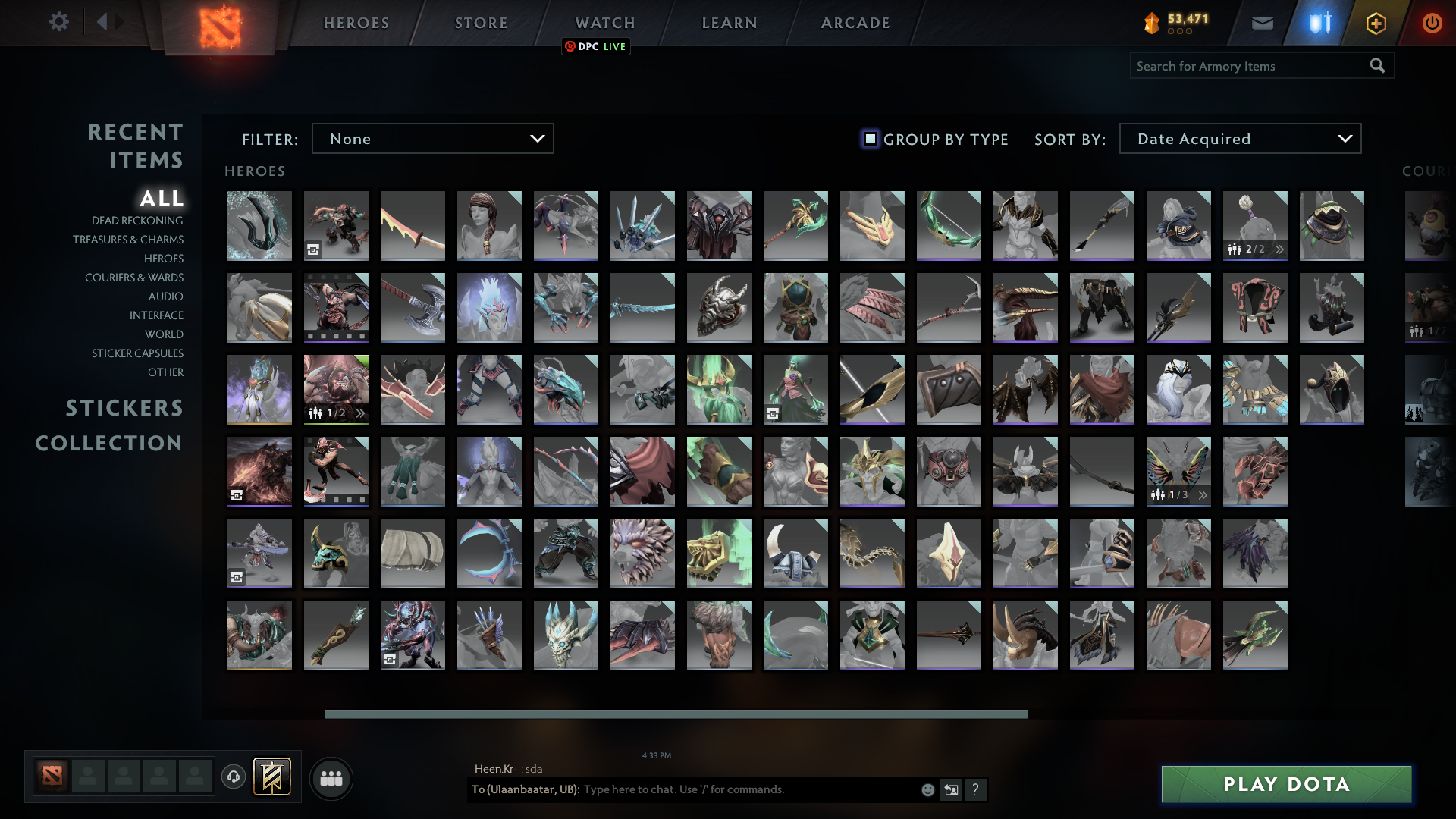Click the power button to exit
Image resolution: width=1456 pixels, height=819 pixels.
click(x=1432, y=22)
